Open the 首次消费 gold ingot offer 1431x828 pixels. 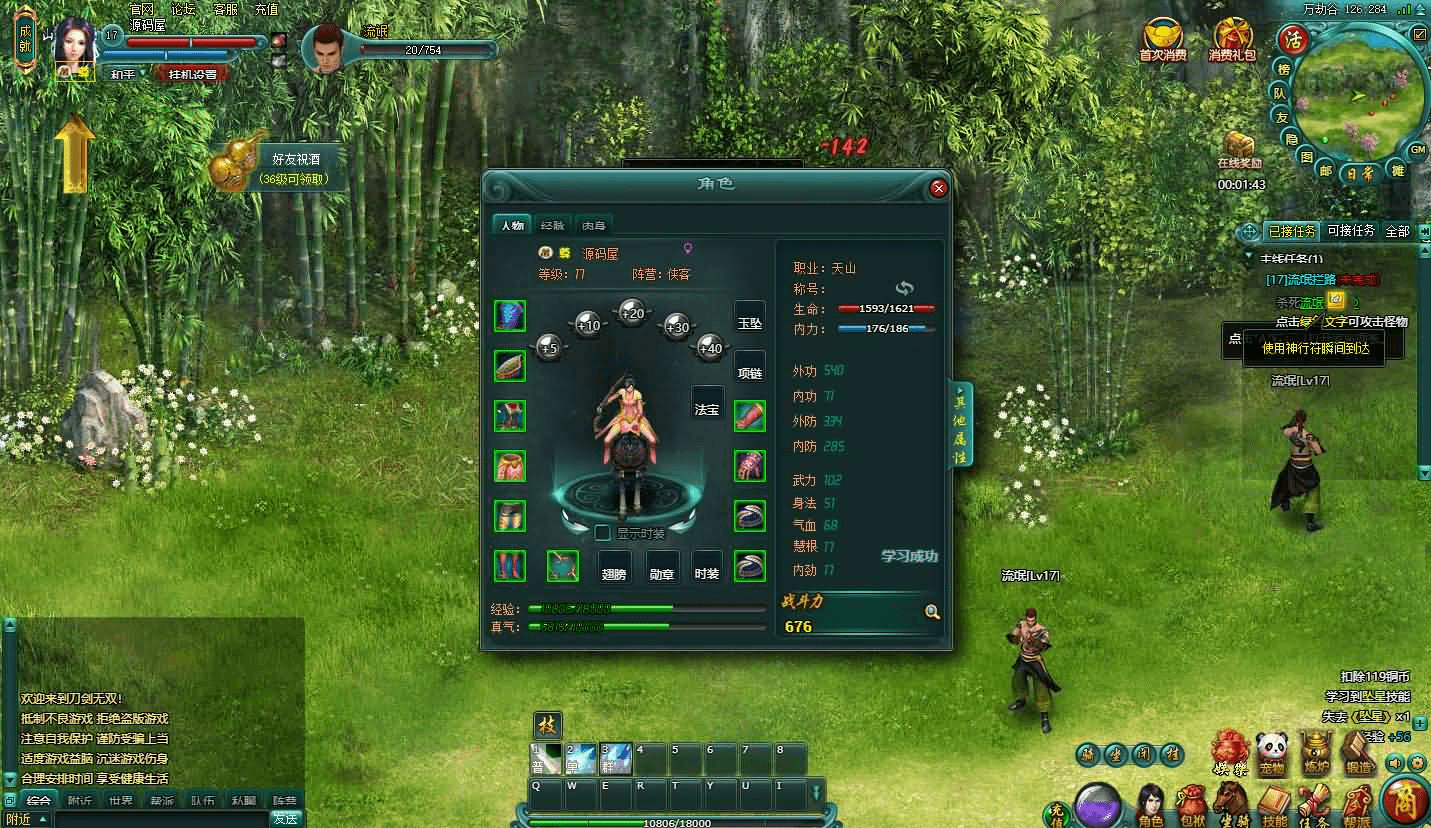click(x=1162, y=40)
